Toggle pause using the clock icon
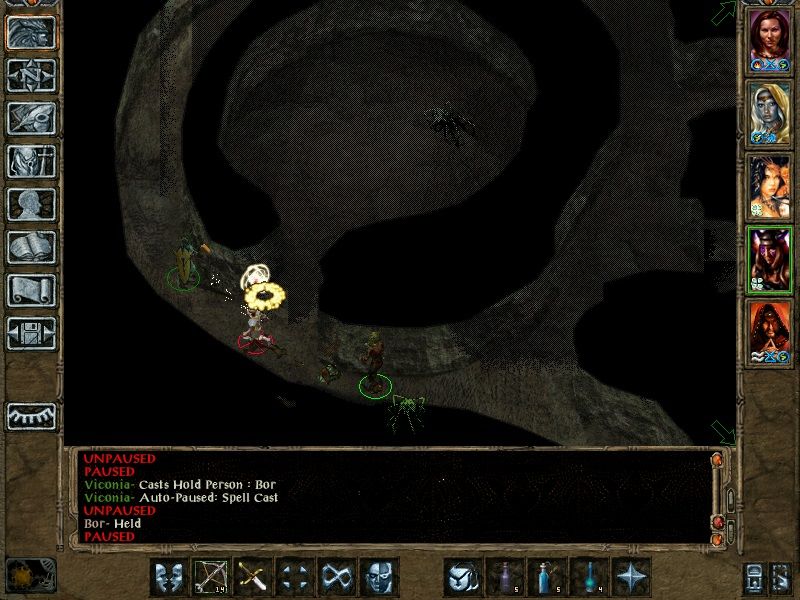This screenshot has height=600, width=800. (30, 575)
